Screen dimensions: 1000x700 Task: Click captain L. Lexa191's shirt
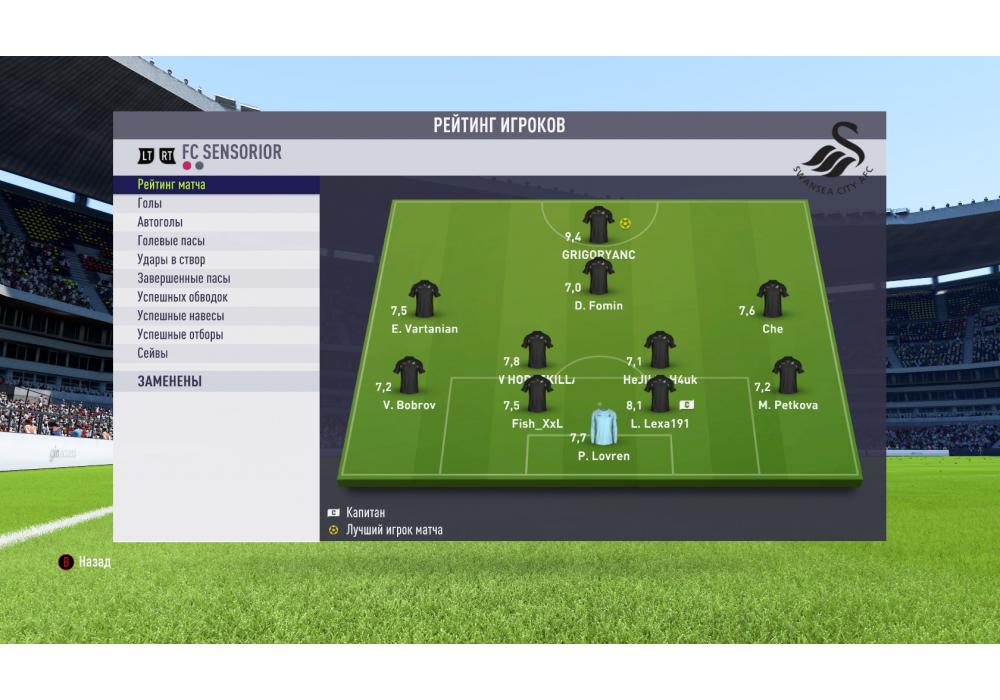coord(660,394)
